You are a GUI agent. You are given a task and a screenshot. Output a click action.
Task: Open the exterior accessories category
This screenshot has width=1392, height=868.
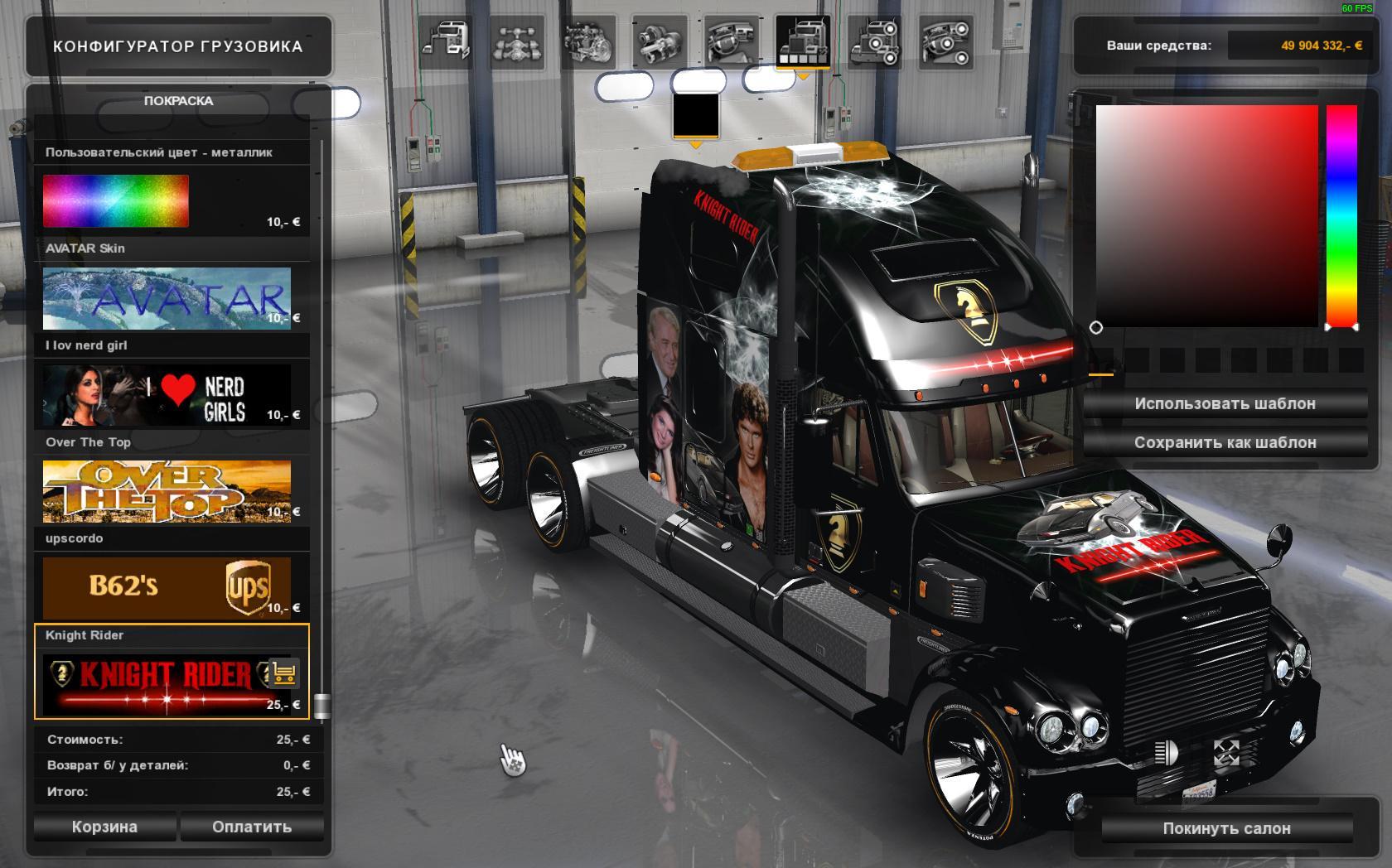tap(873, 41)
